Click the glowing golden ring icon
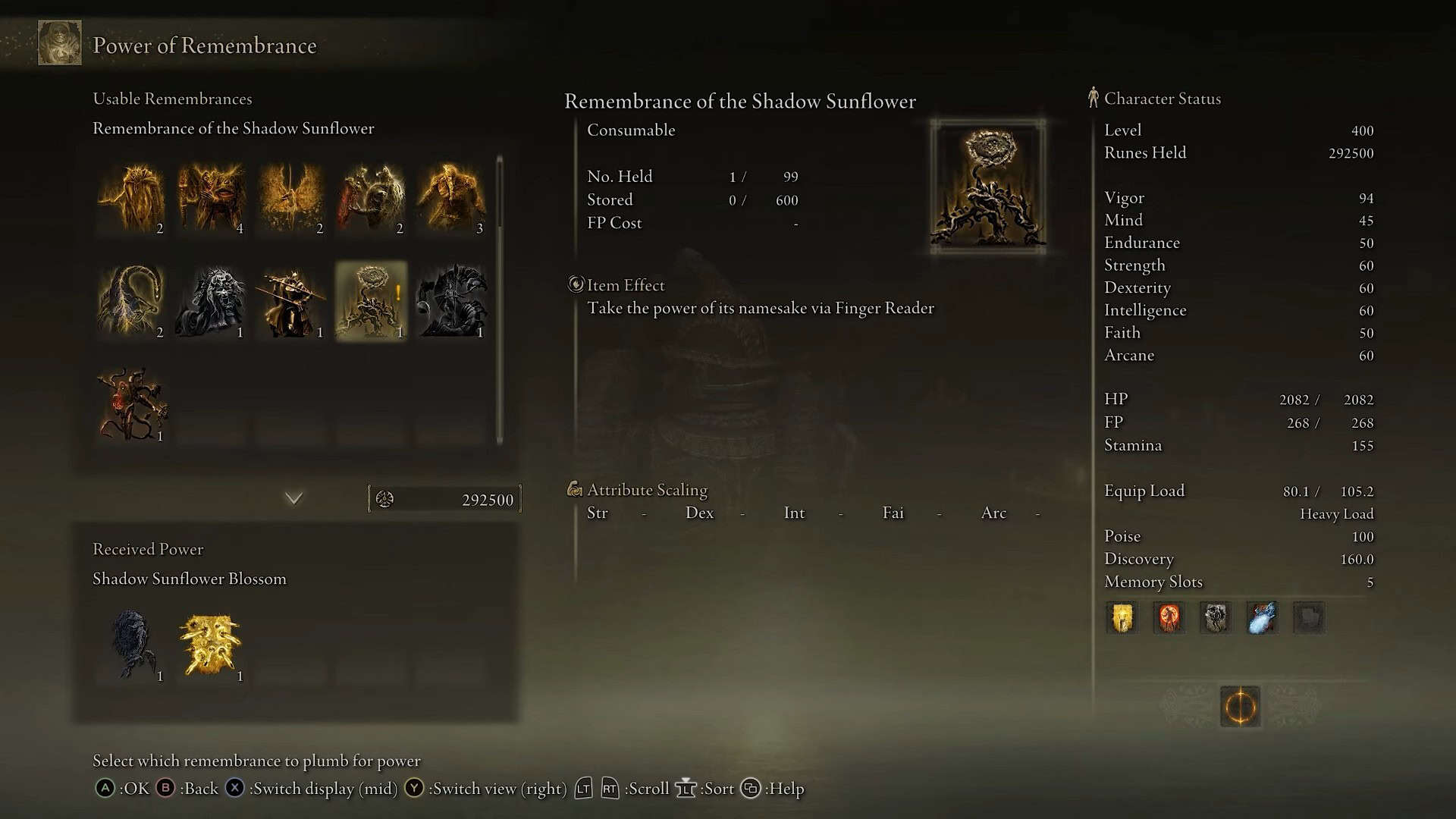Screen dimensions: 1456x819 tap(1240, 707)
